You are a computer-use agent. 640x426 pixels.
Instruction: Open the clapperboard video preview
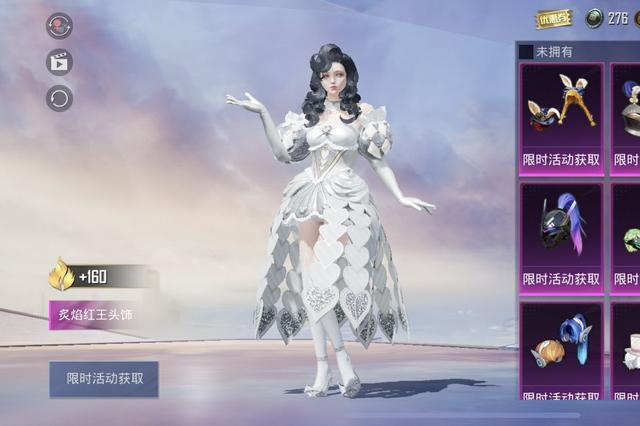pyautogui.click(x=59, y=62)
